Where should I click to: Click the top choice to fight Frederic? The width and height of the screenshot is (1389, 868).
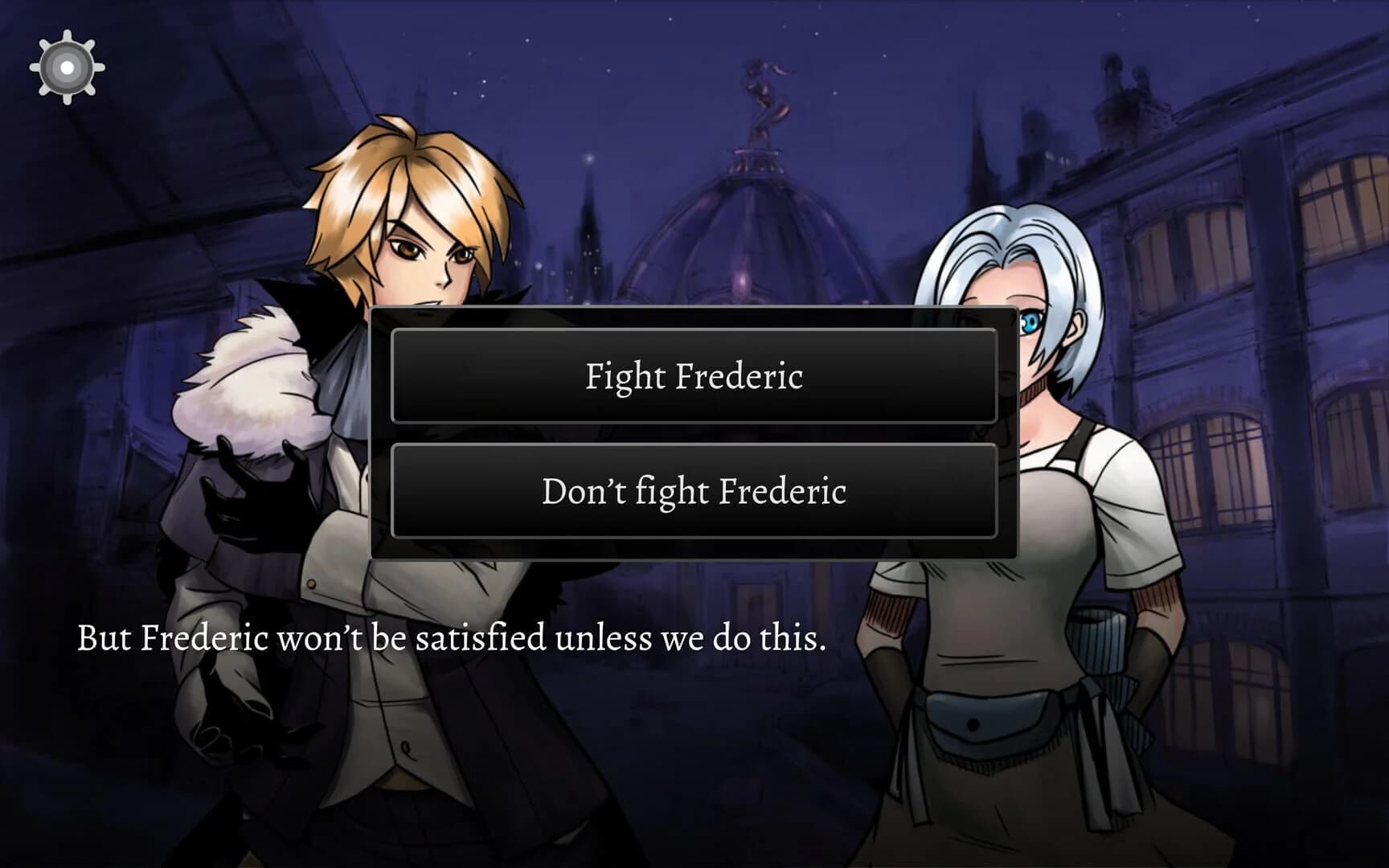coord(694,376)
